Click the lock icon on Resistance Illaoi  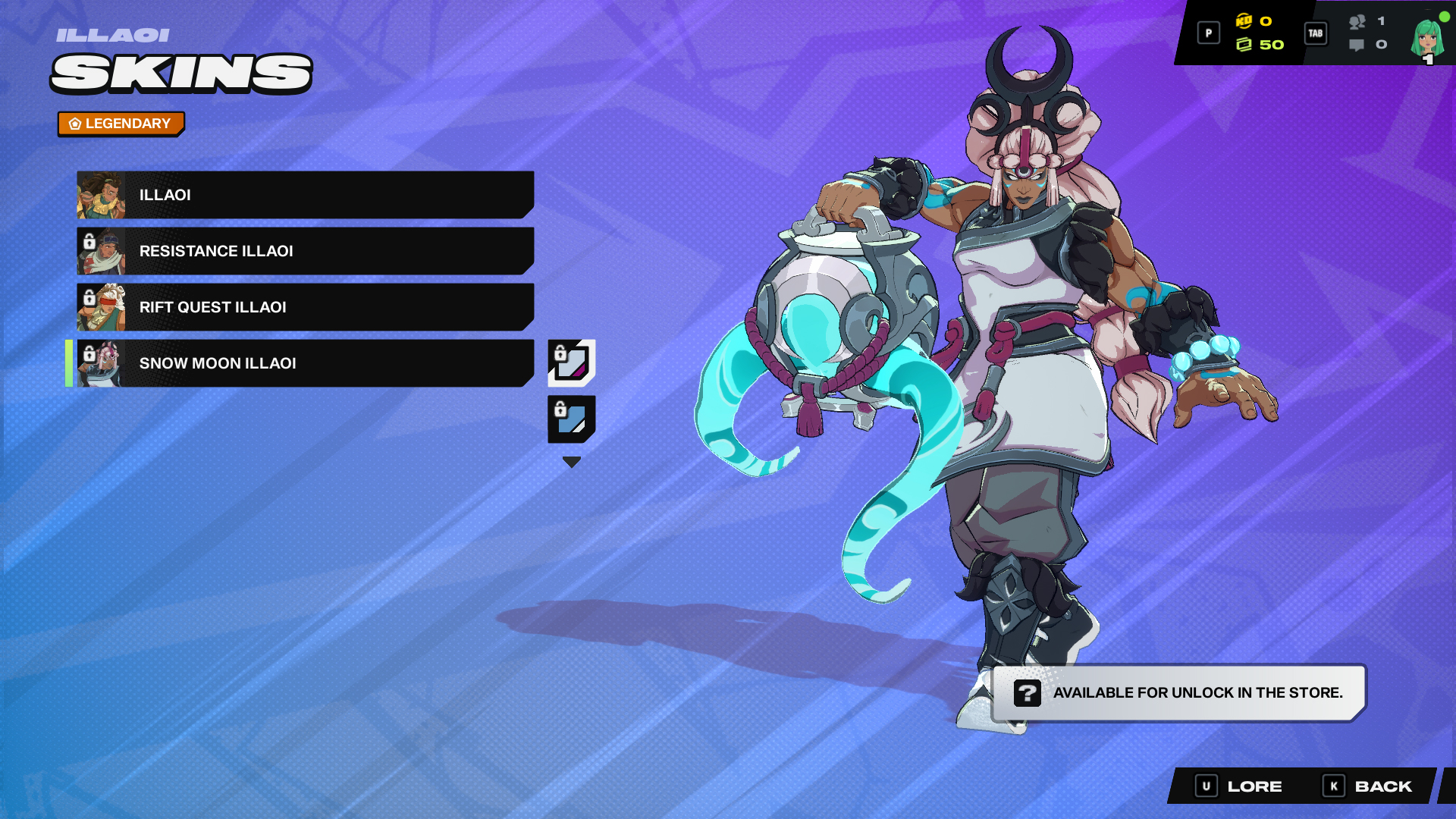pyautogui.click(x=91, y=241)
